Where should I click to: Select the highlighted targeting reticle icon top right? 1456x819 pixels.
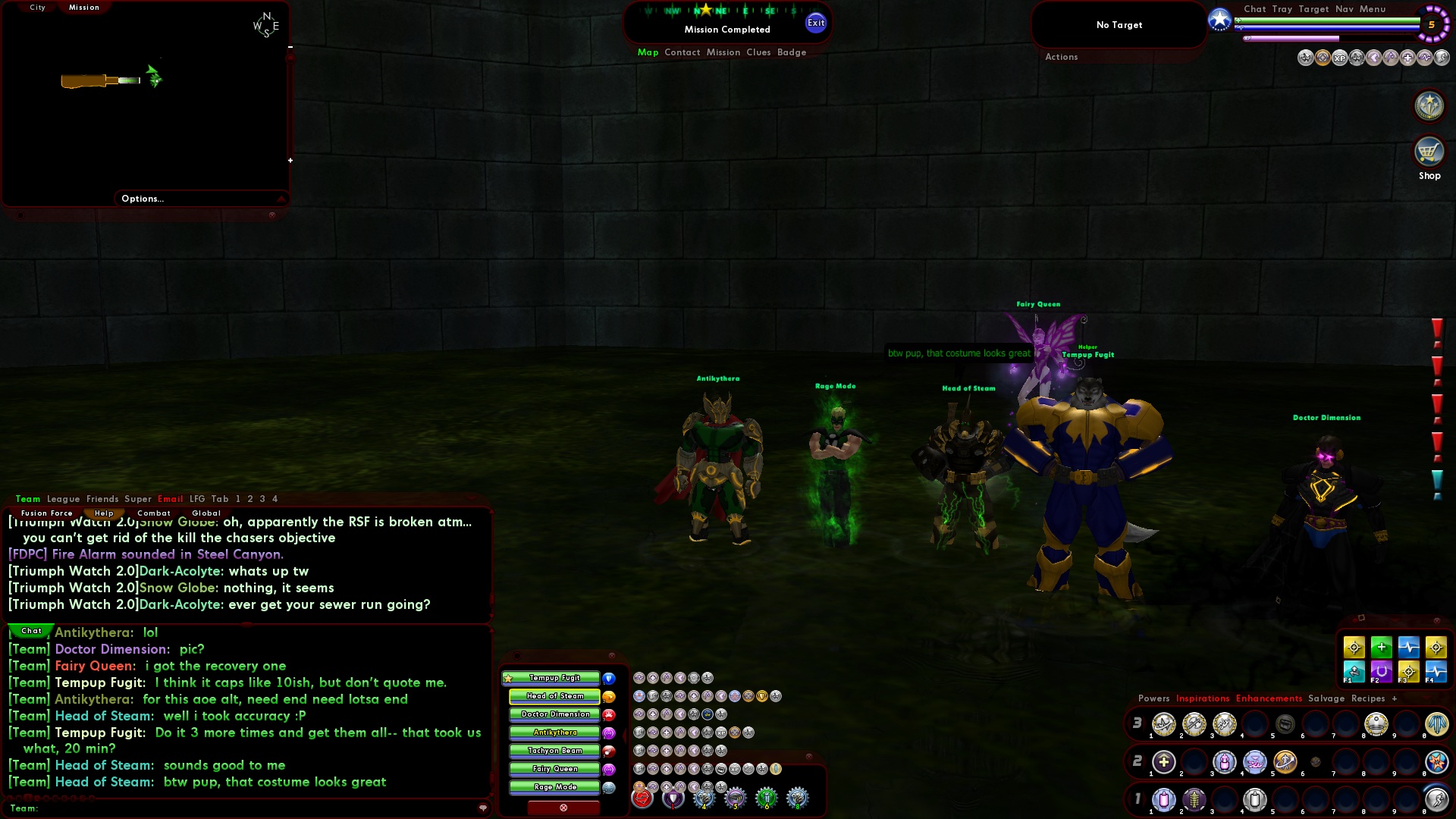1323,59
